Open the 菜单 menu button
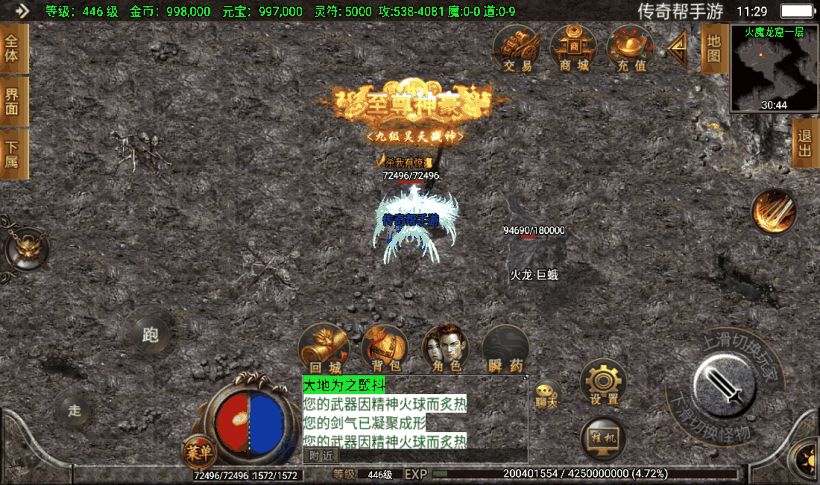Viewport: 820px width, 485px height. [198, 452]
